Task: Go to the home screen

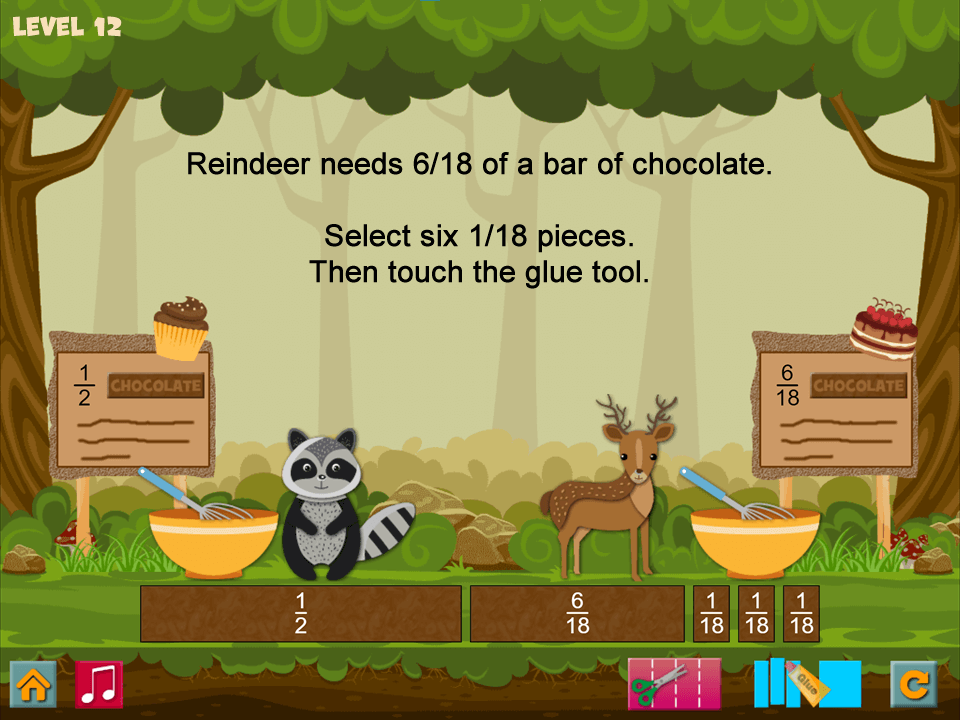Action: [33, 685]
